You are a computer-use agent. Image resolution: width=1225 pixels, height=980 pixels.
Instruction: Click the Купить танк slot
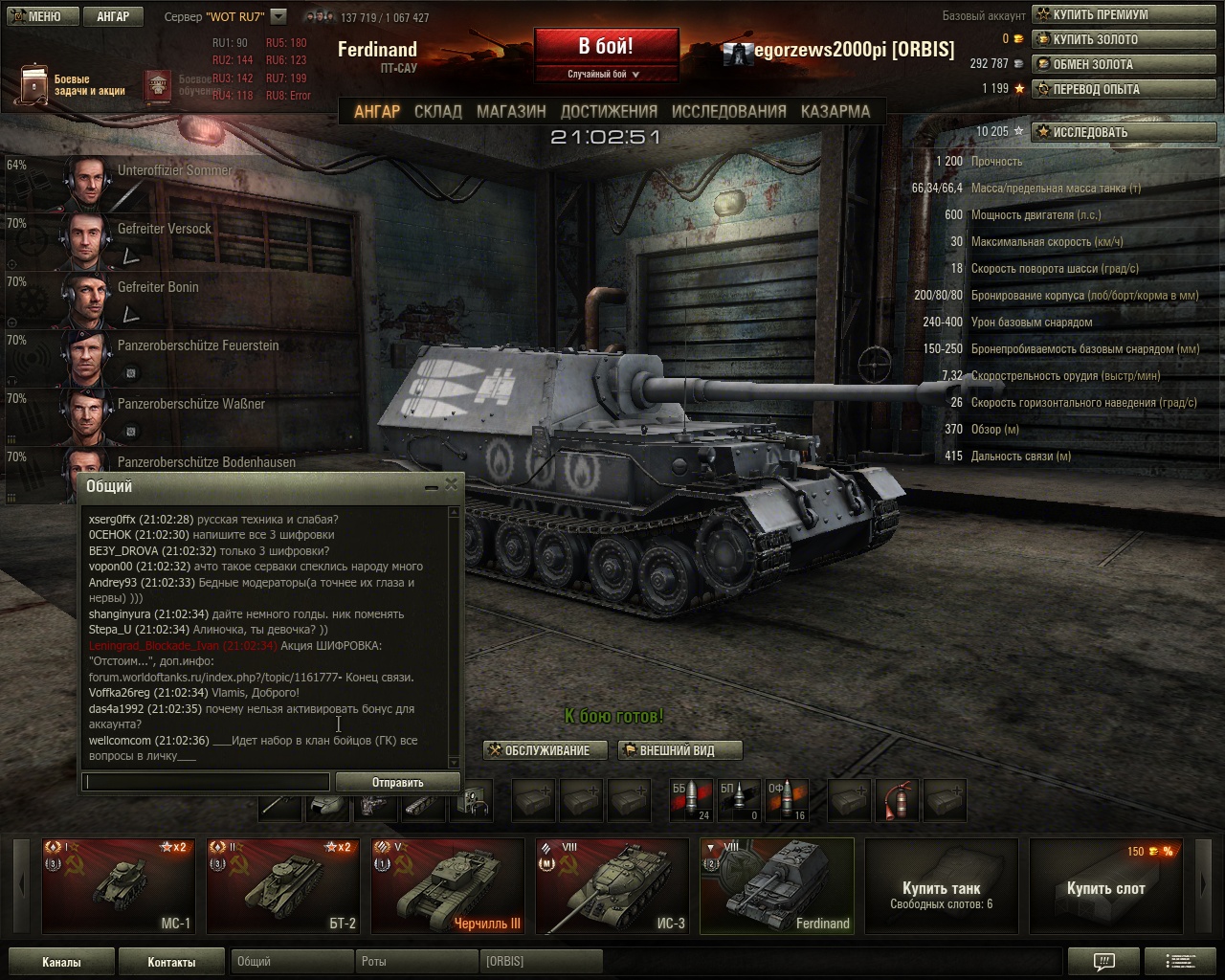coord(941,885)
